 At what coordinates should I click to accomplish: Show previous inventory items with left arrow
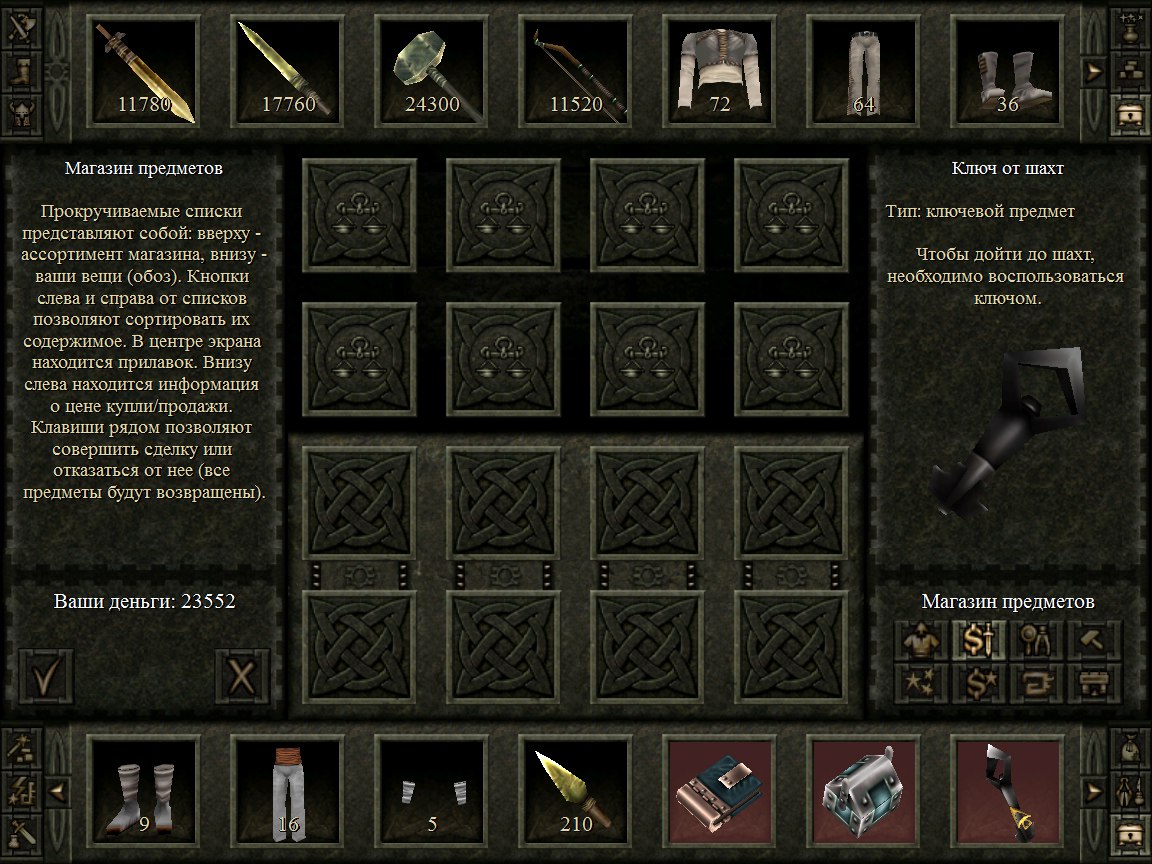tap(57, 791)
